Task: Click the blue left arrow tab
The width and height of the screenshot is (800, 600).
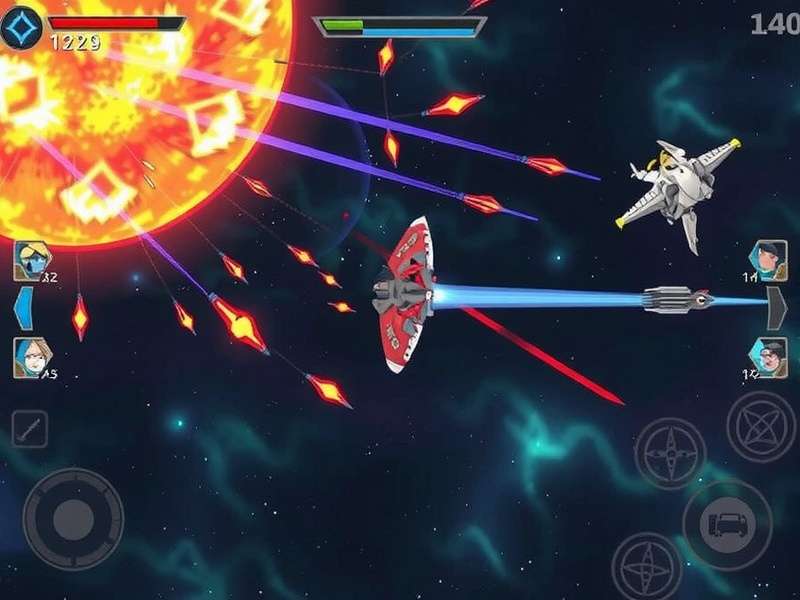Action: 23,308
